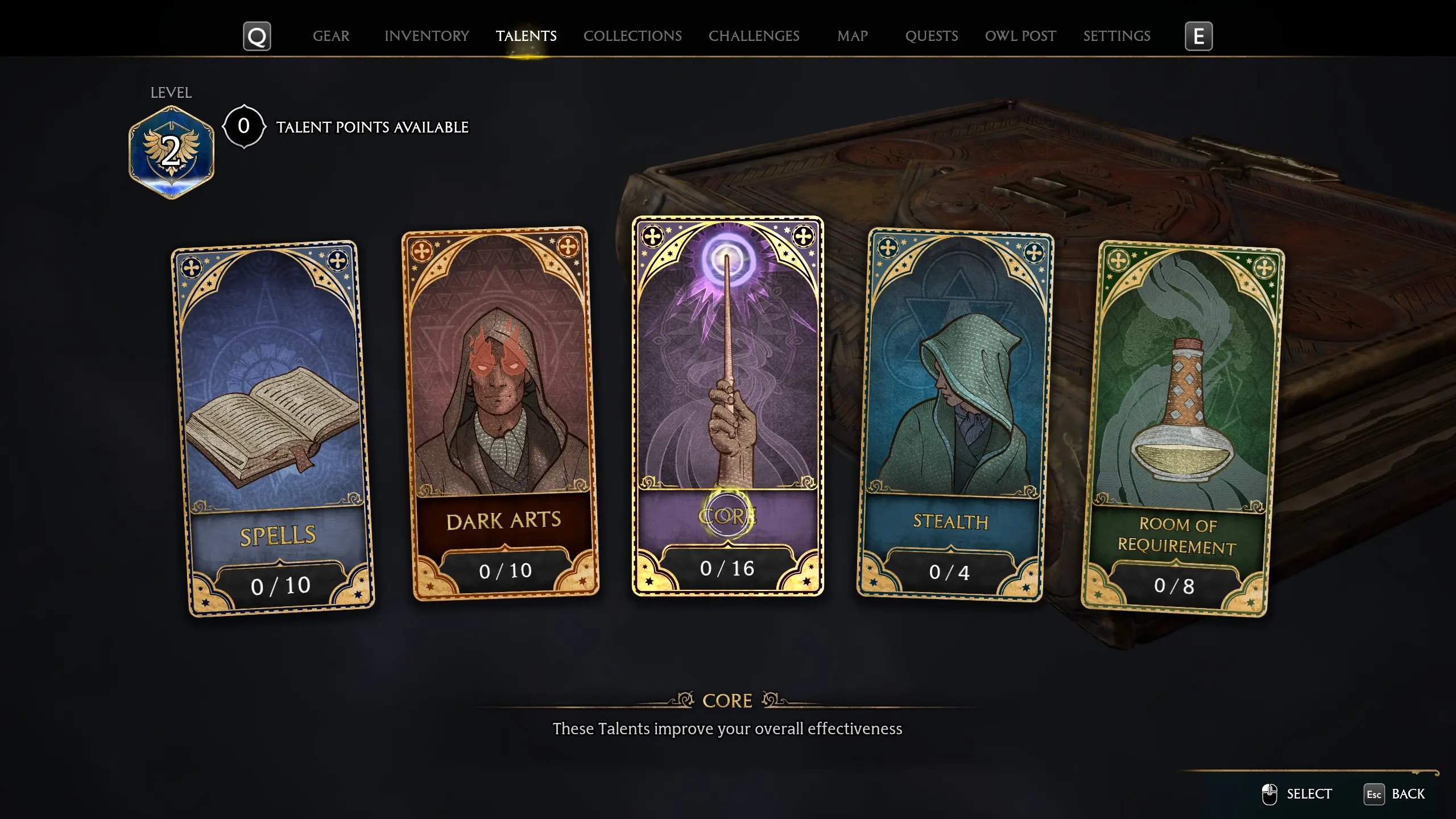This screenshot has width=1456, height=819.
Task: Open the Core talent card
Action: click(727, 406)
